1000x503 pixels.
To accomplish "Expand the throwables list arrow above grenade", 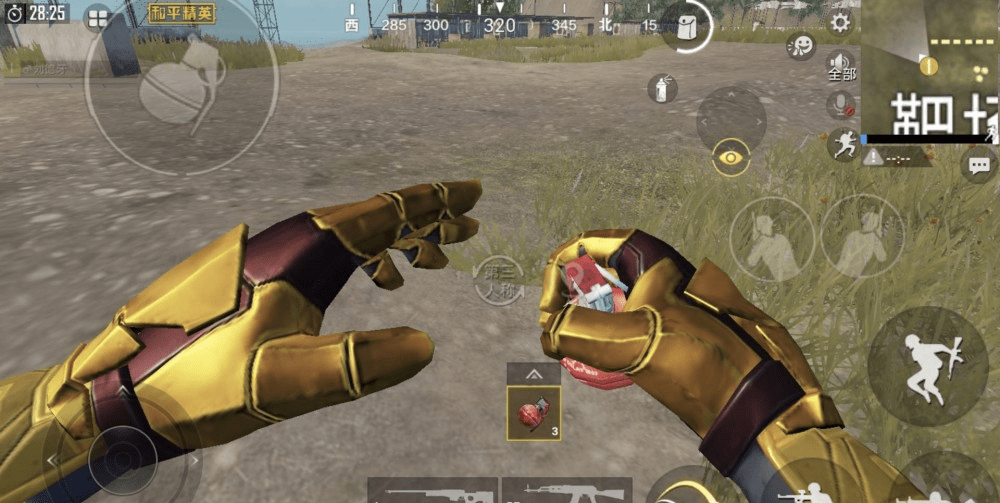I will click(x=533, y=374).
